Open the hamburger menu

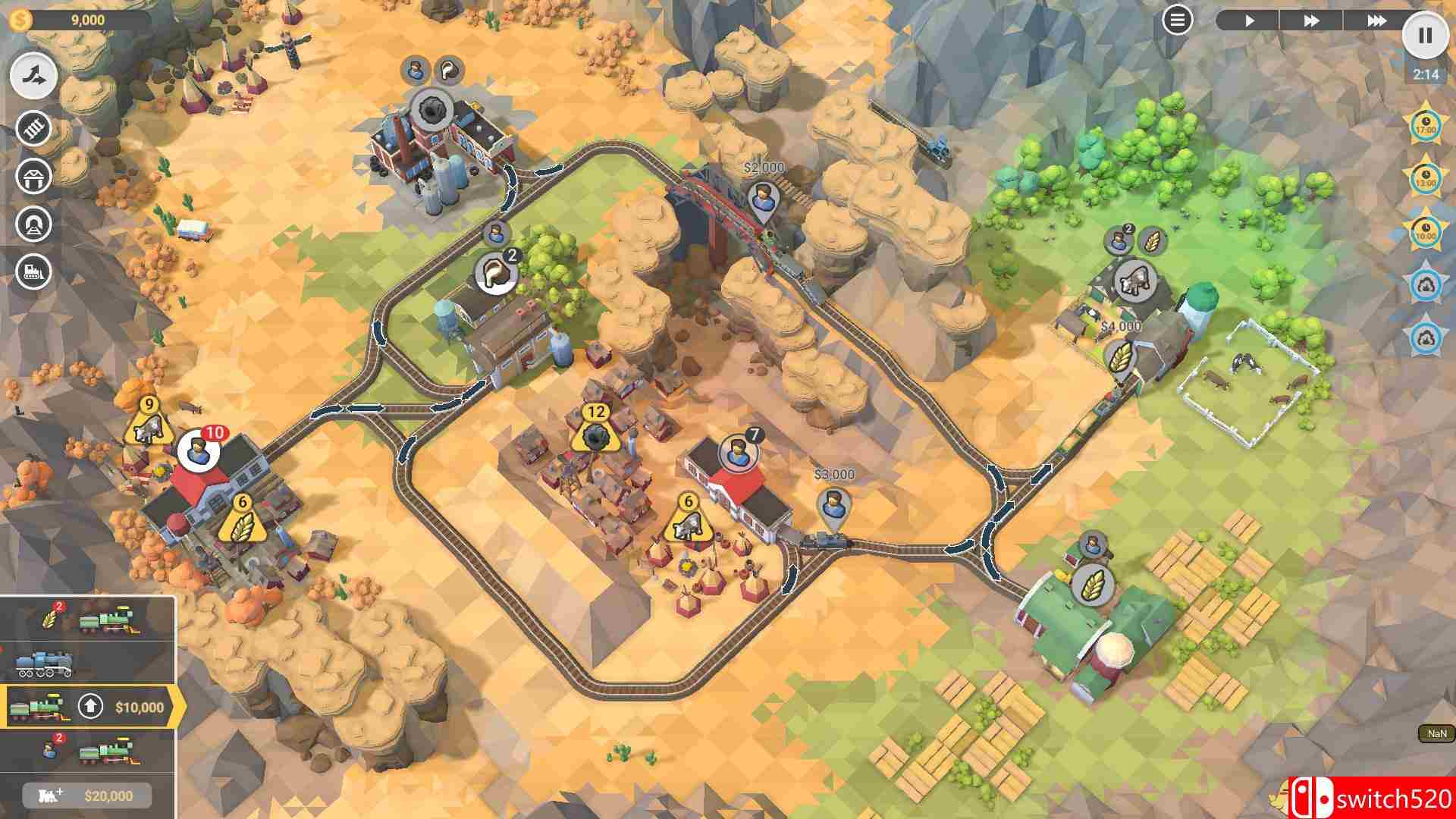coord(1177,20)
